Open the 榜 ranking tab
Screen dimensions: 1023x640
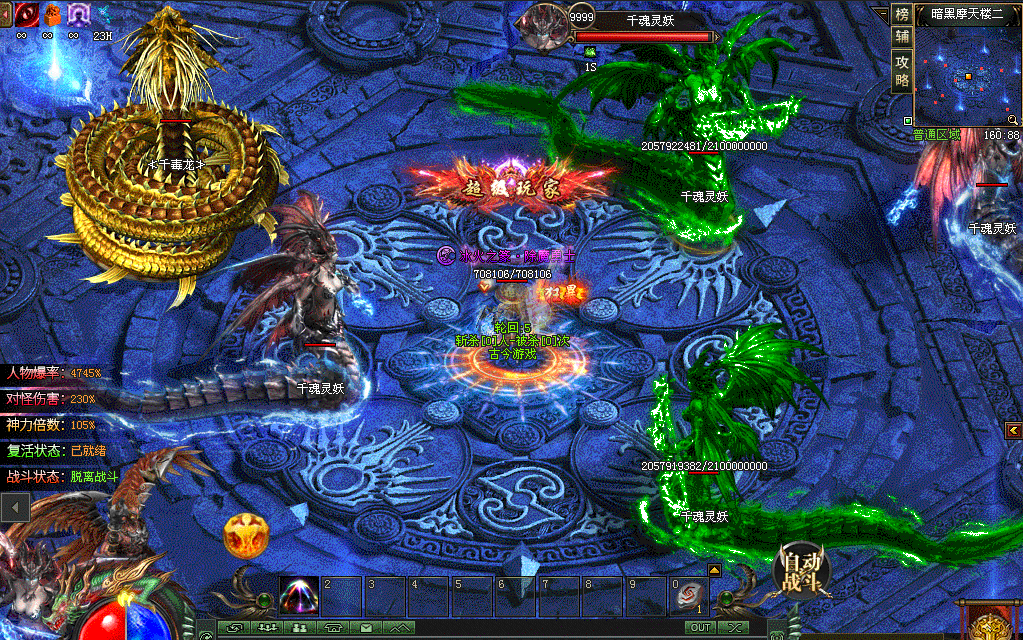click(902, 14)
